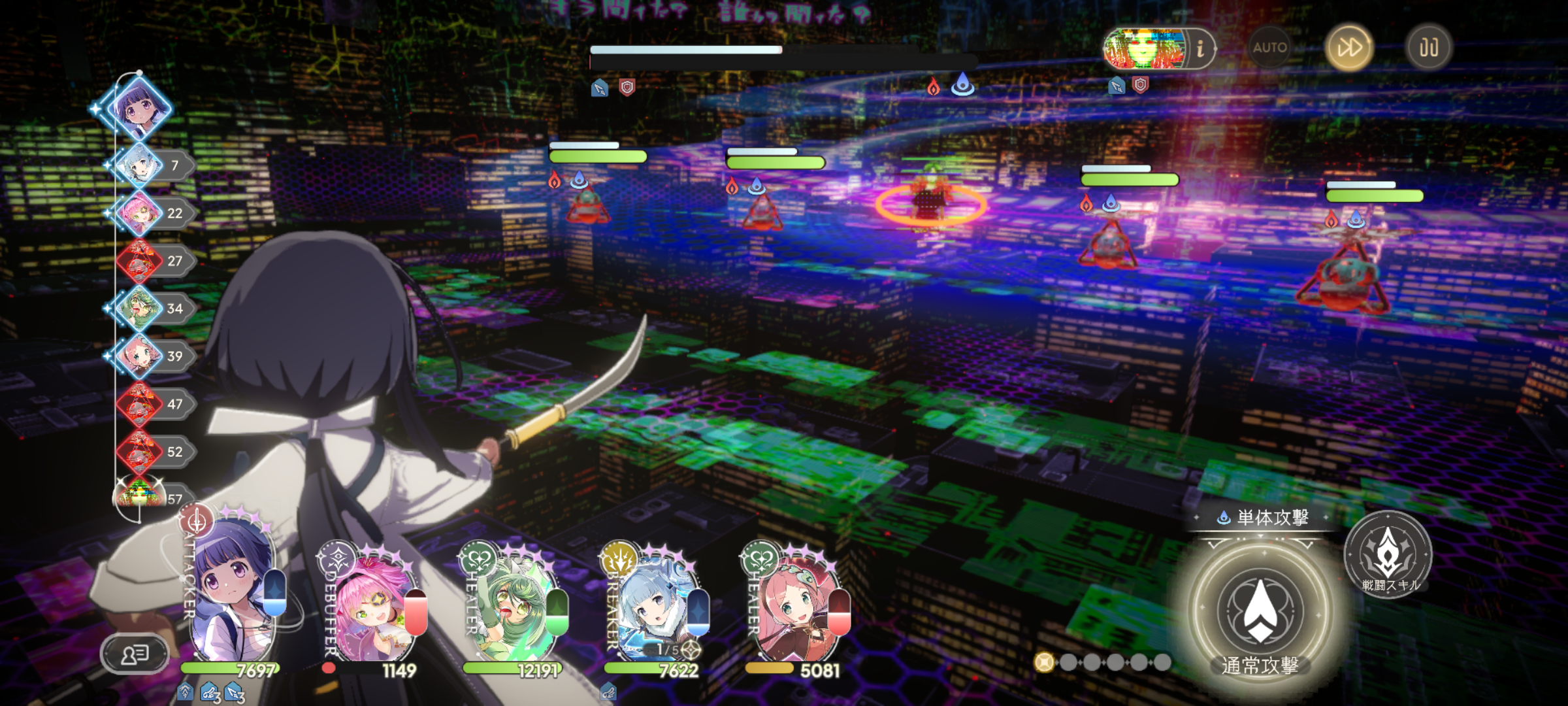Open the party status list button
Viewport: 1568px width, 706px height.
(x=135, y=653)
